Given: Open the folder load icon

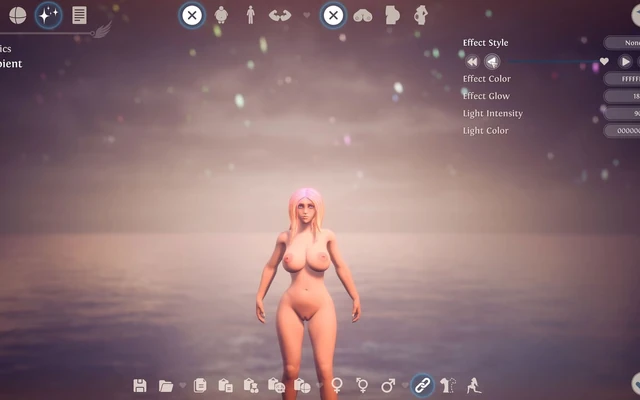Looking at the screenshot, I should pyautogui.click(x=164, y=385).
